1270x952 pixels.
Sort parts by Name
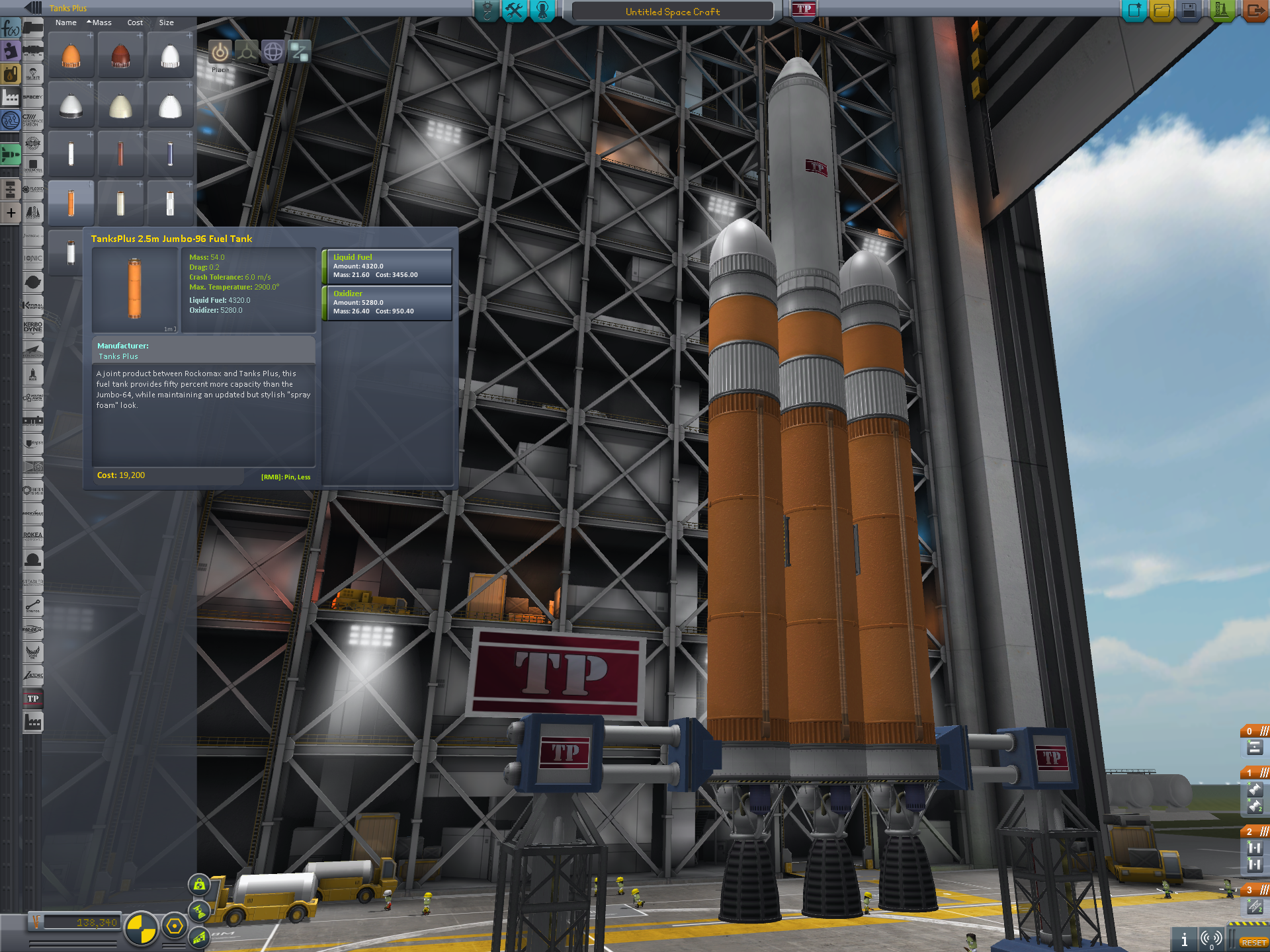point(65,22)
